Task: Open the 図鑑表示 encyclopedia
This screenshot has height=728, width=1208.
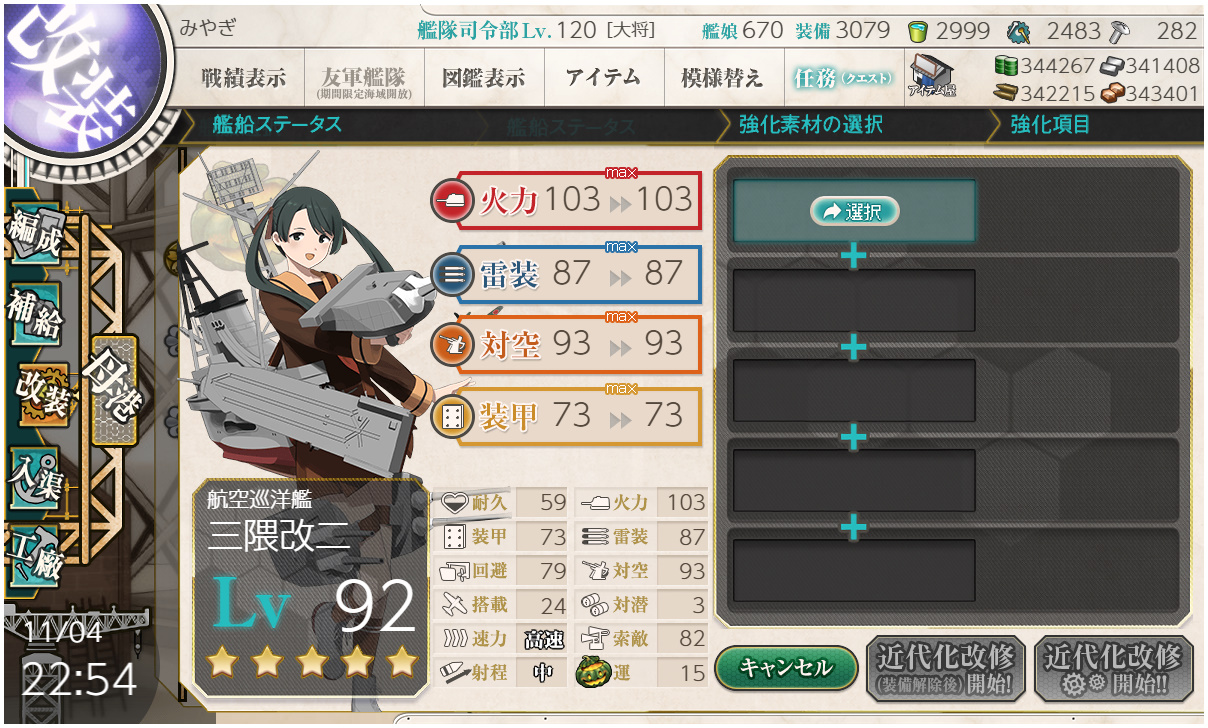Action: click(x=483, y=79)
